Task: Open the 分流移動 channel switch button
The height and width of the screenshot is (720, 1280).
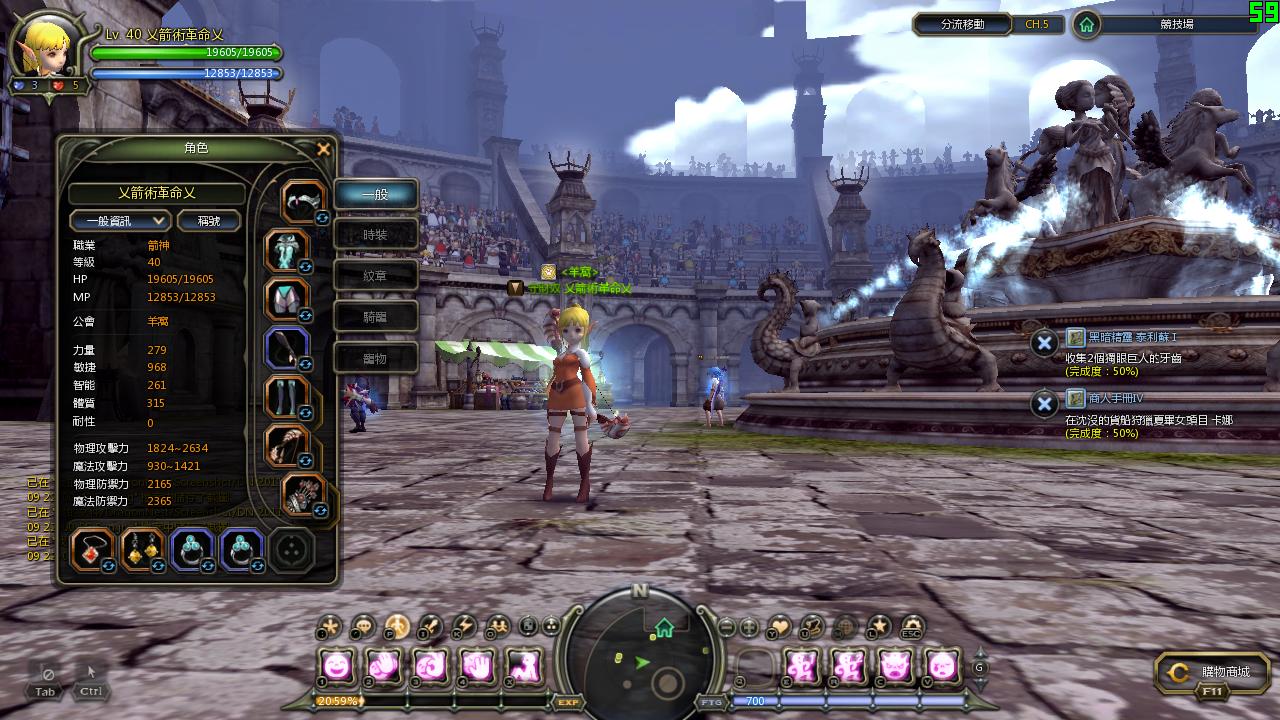Action: 962,24
